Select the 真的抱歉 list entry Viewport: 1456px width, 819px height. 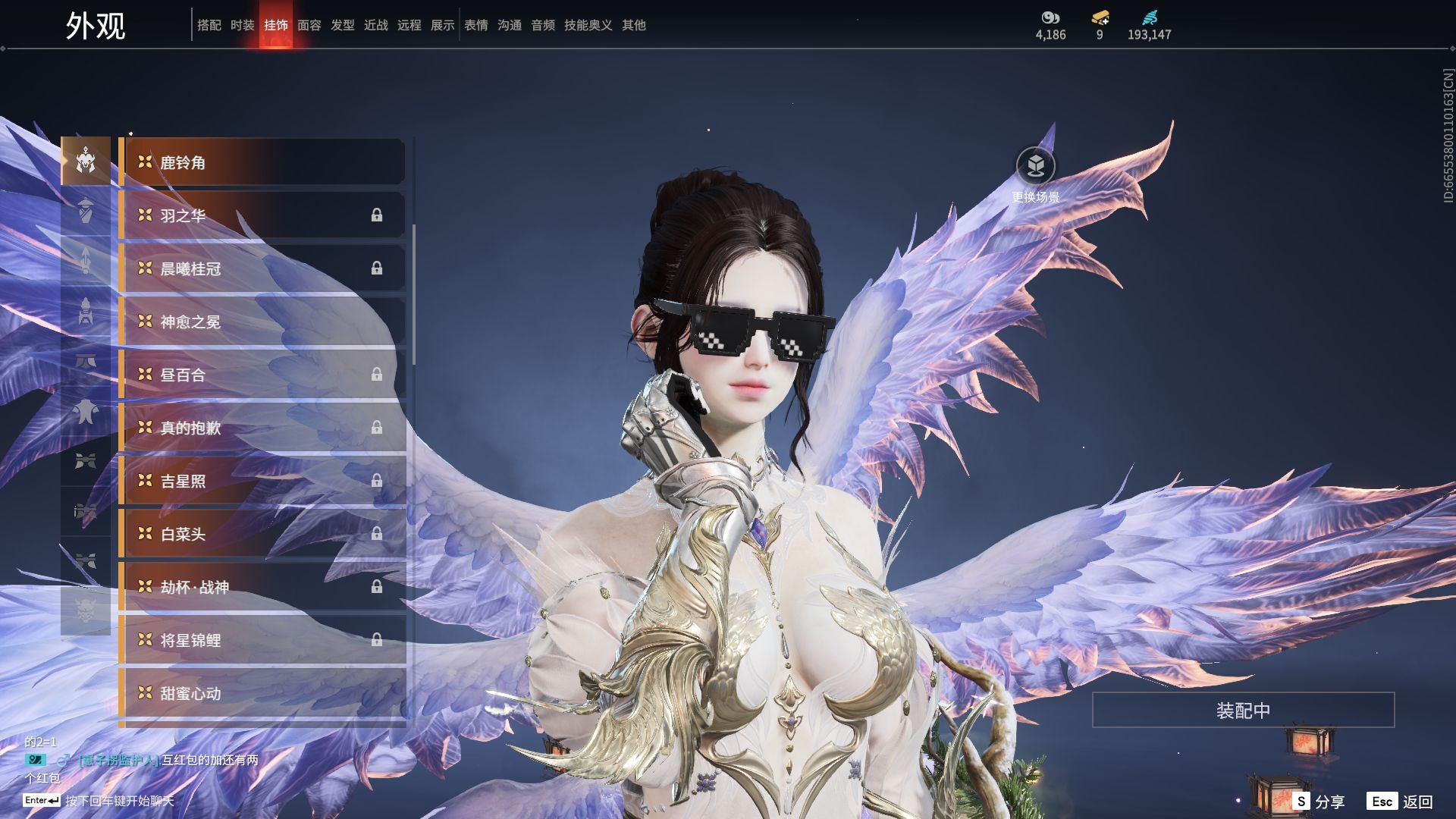tap(262, 428)
